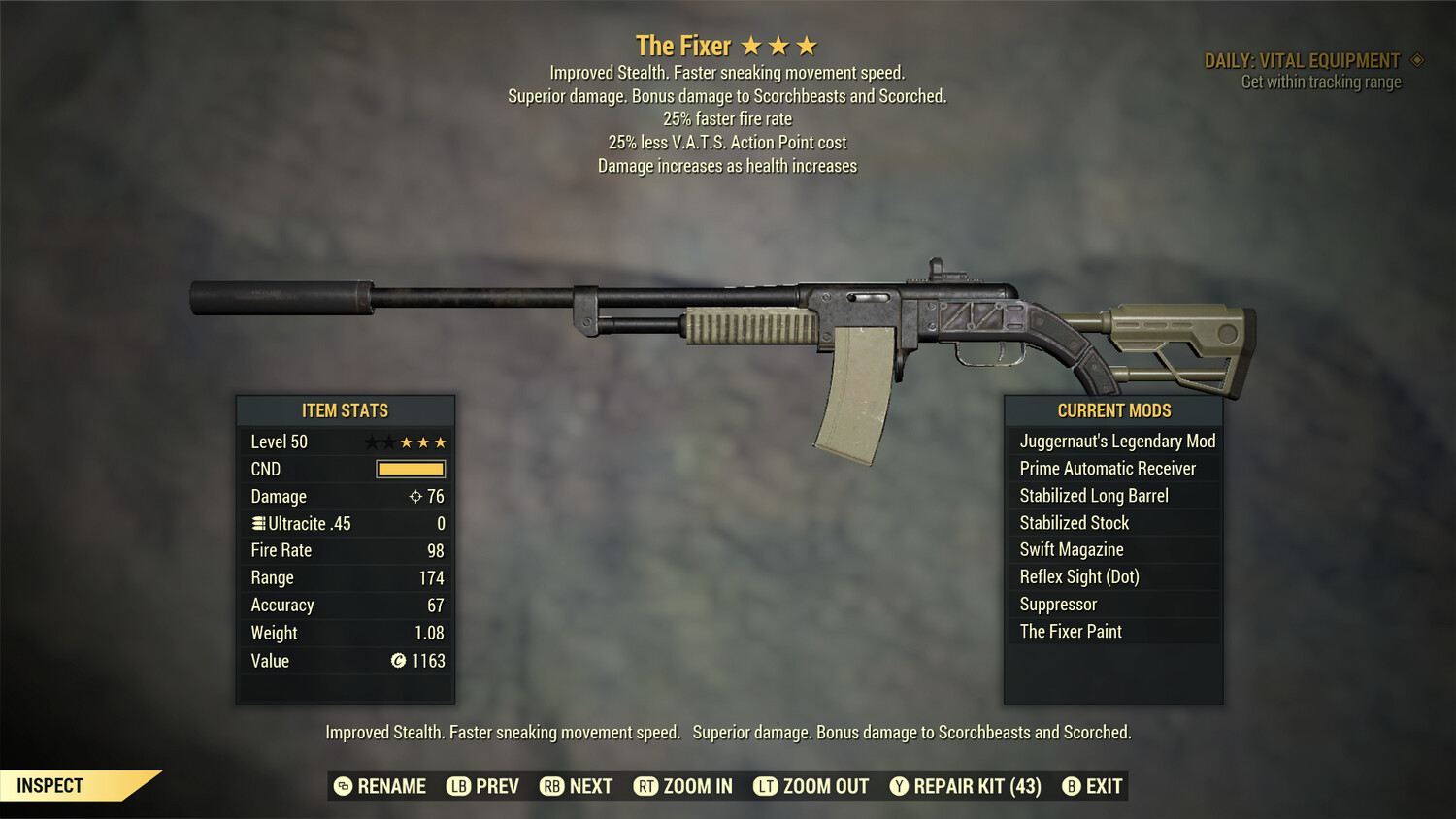Click the B Exit button prompt icon
The width and height of the screenshot is (1456, 819).
tap(1072, 786)
